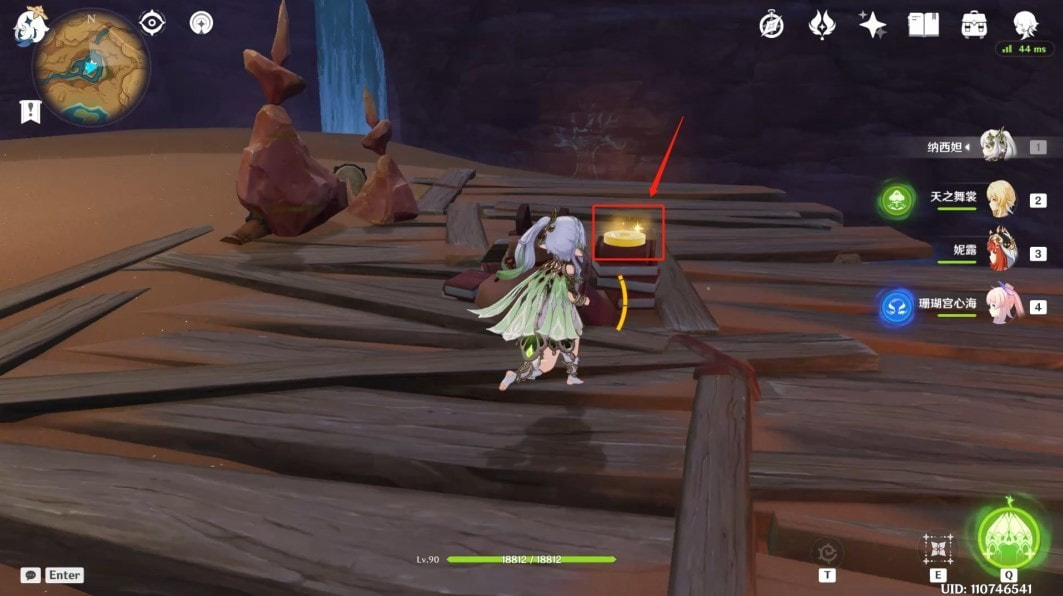Viewport: 1063px width, 596px height.
Task: Activate the green elemental burst
Action: (1008, 532)
